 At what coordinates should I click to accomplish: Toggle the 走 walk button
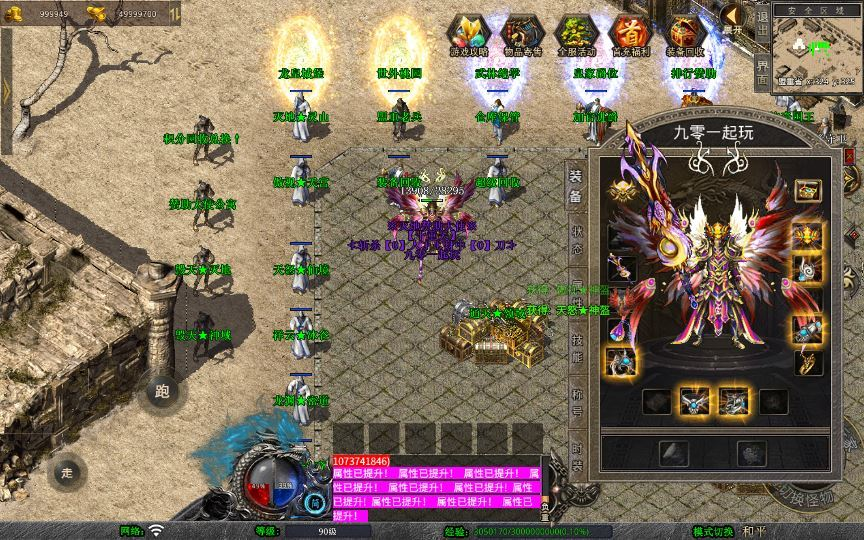pyautogui.click(x=67, y=472)
